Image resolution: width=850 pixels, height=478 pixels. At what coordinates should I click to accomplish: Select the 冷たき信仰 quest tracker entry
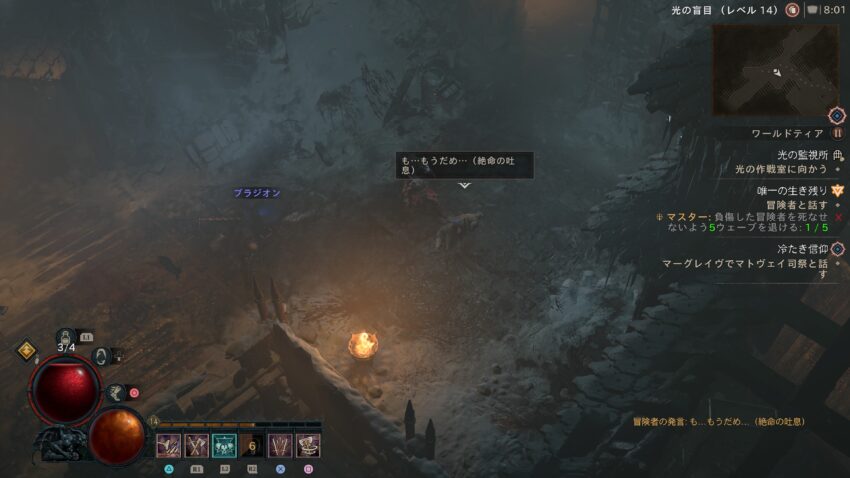[802, 248]
